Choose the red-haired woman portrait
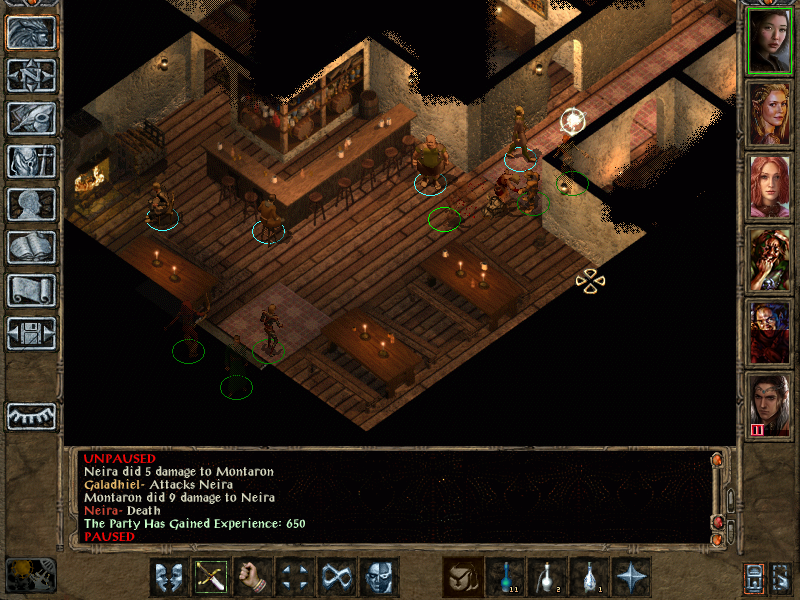 [x=769, y=187]
